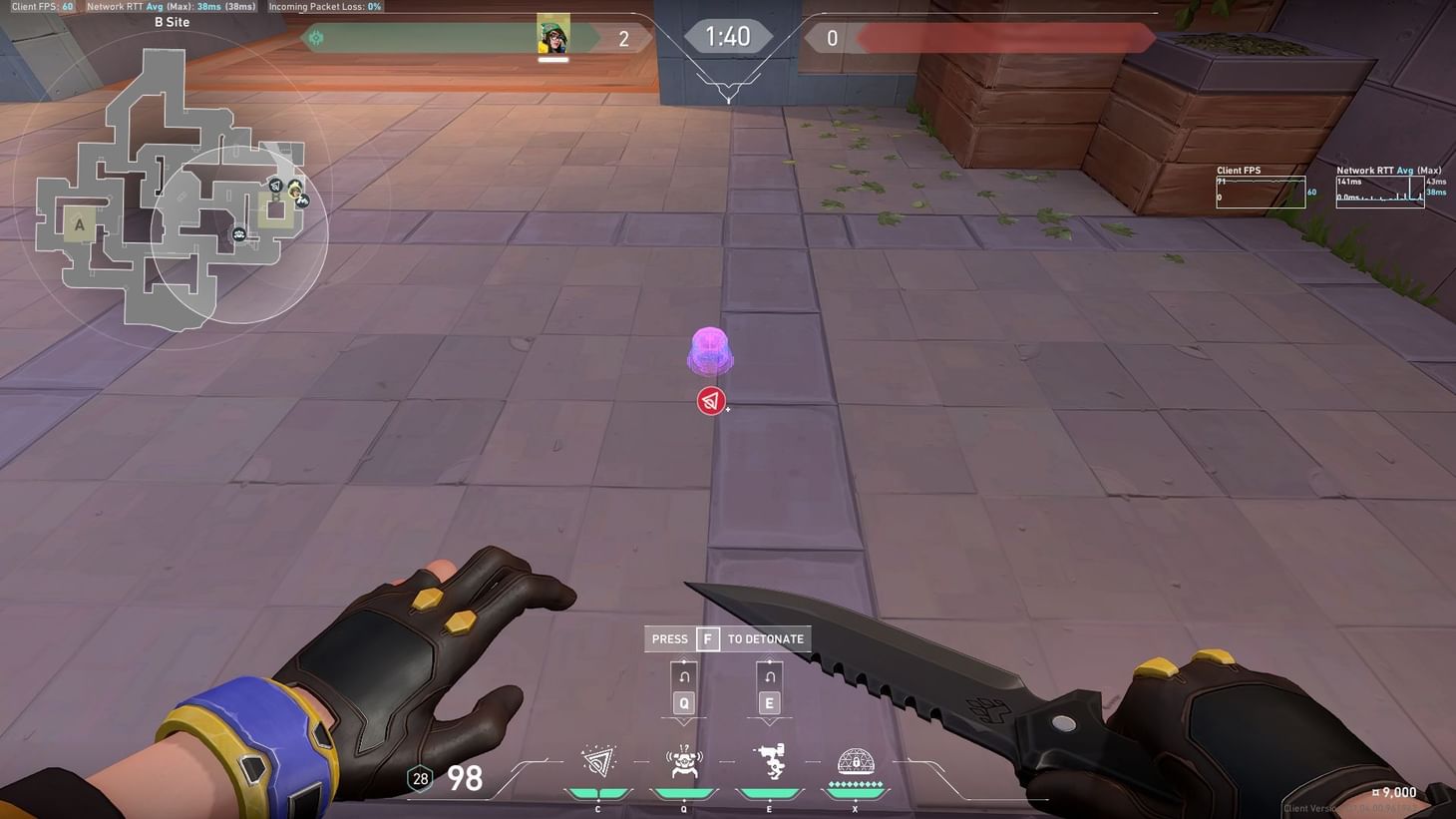Click the A site label on the minimap
Screen dimensions: 1456x819
coord(80,224)
